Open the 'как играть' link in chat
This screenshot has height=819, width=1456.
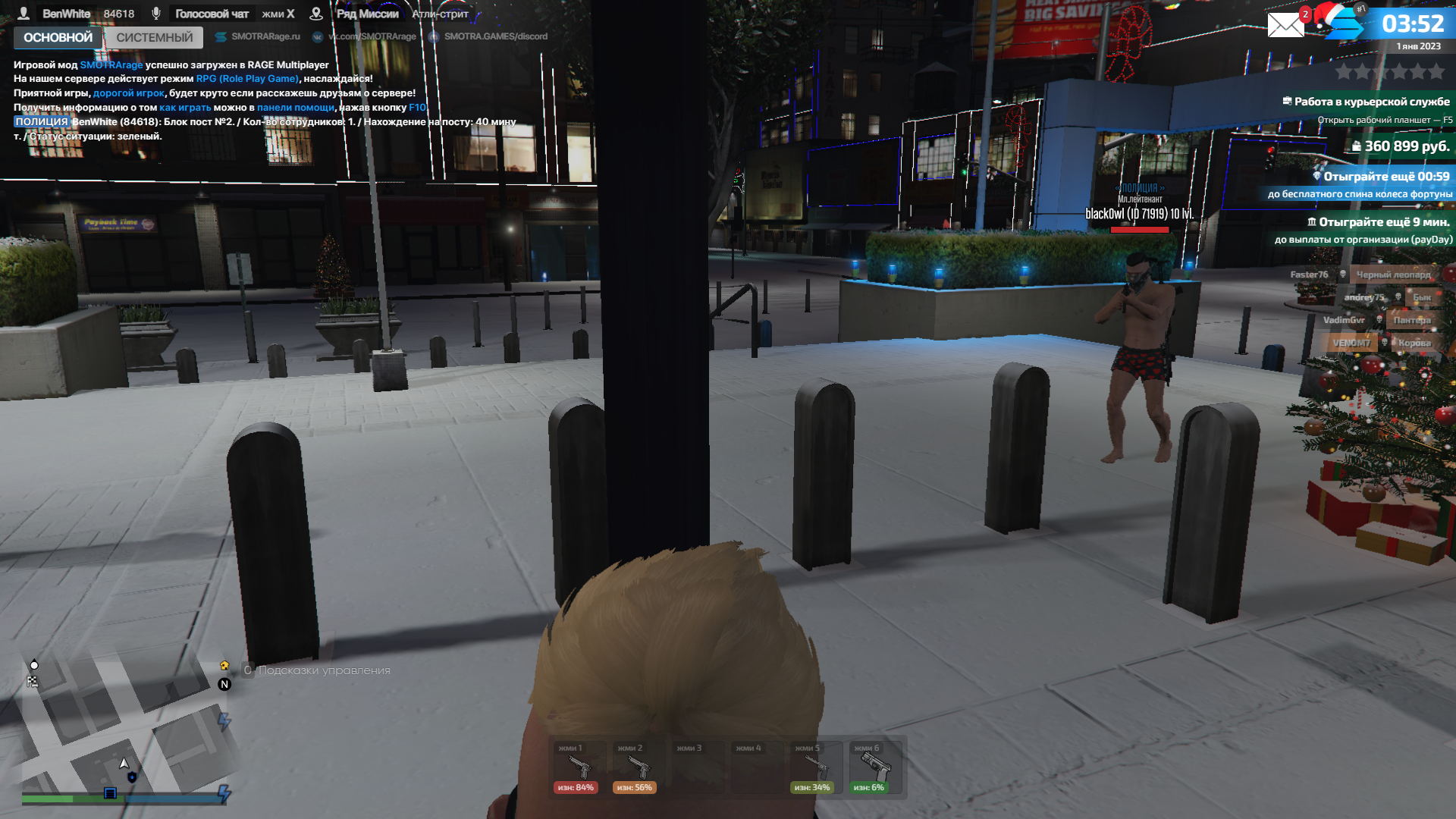[x=185, y=108]
